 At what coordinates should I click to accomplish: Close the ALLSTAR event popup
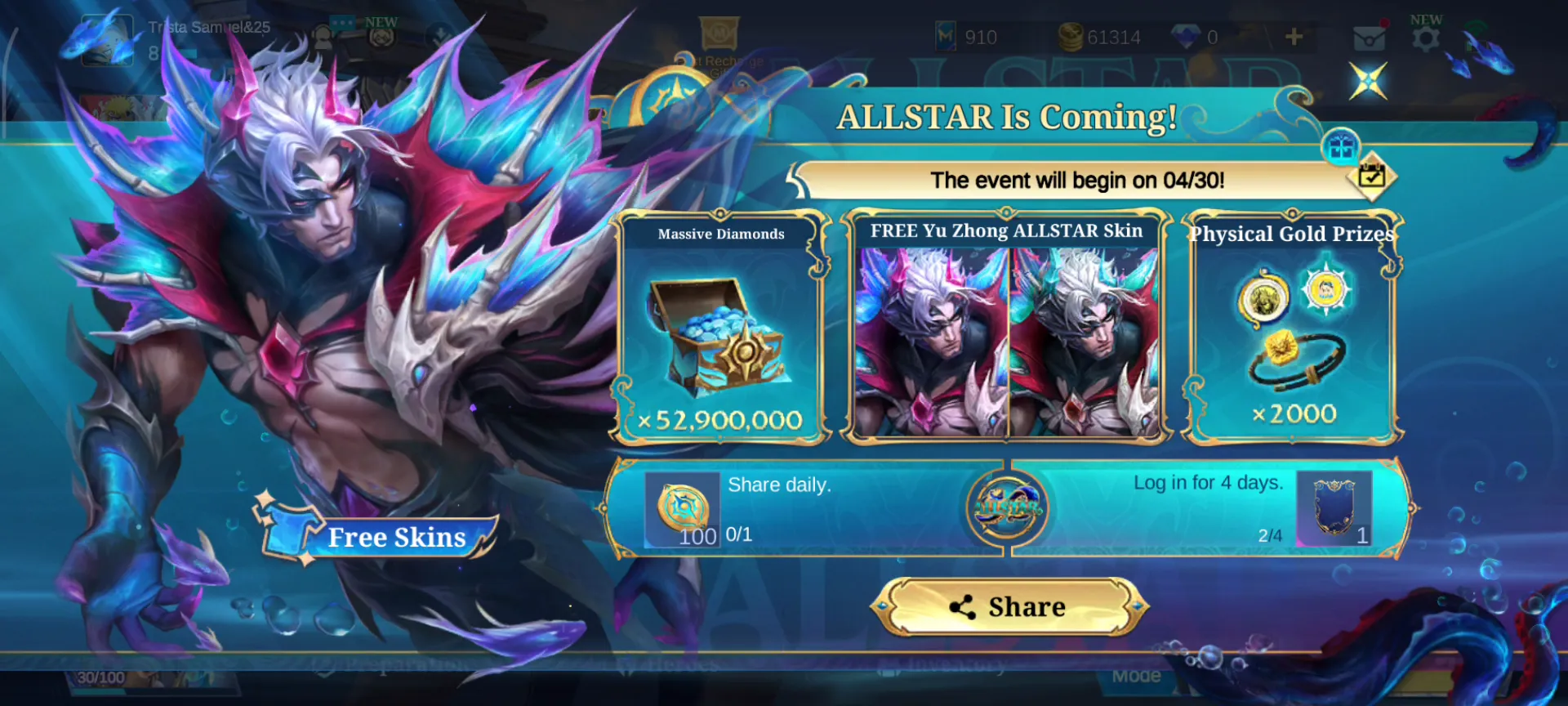(x=1368, y=81)
